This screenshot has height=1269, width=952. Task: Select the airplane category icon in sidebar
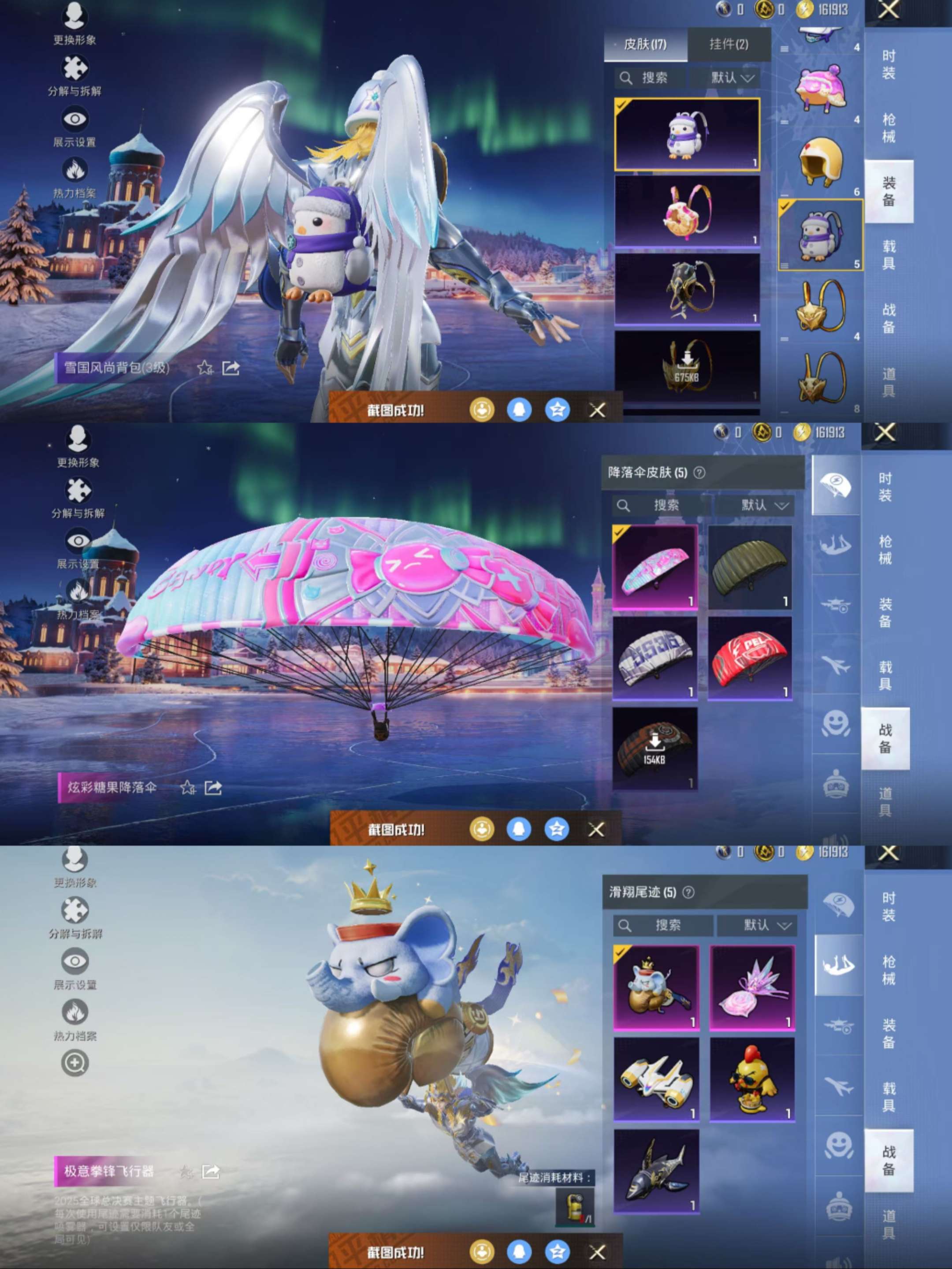[x=834, y=659]
